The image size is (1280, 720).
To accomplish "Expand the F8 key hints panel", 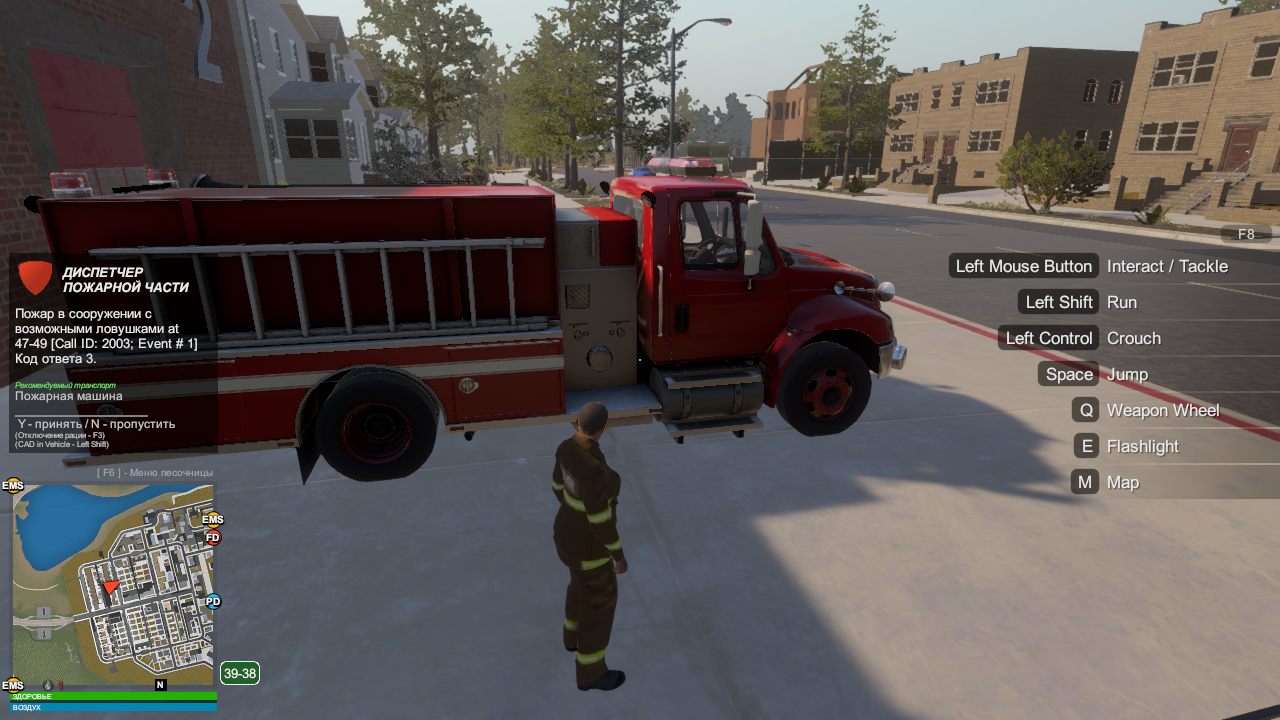I will coord(1247,233).
